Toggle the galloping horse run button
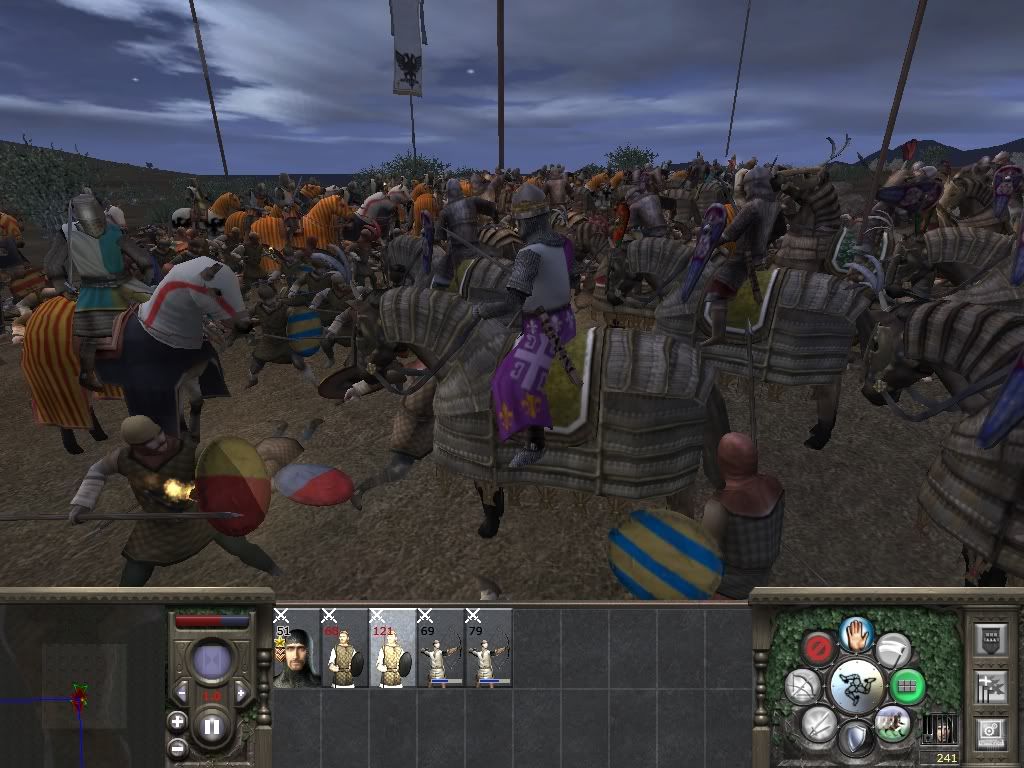 [892, 722]
